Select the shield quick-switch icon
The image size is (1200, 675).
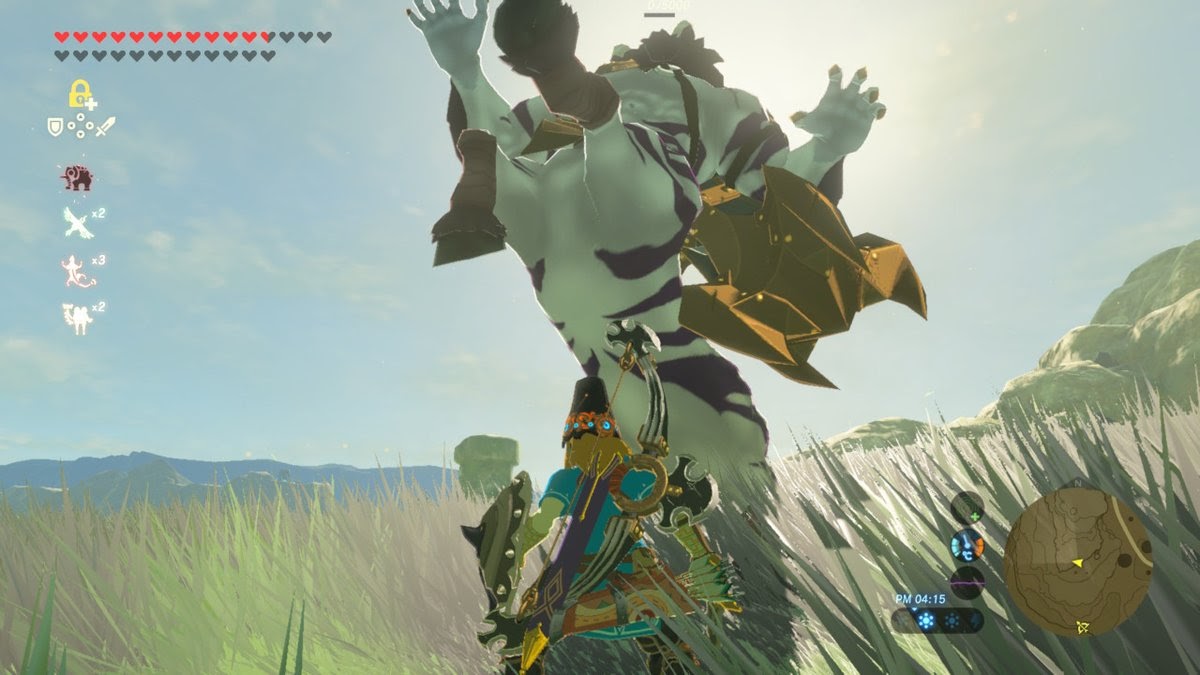pyautogui.click(x=56, y=126)
